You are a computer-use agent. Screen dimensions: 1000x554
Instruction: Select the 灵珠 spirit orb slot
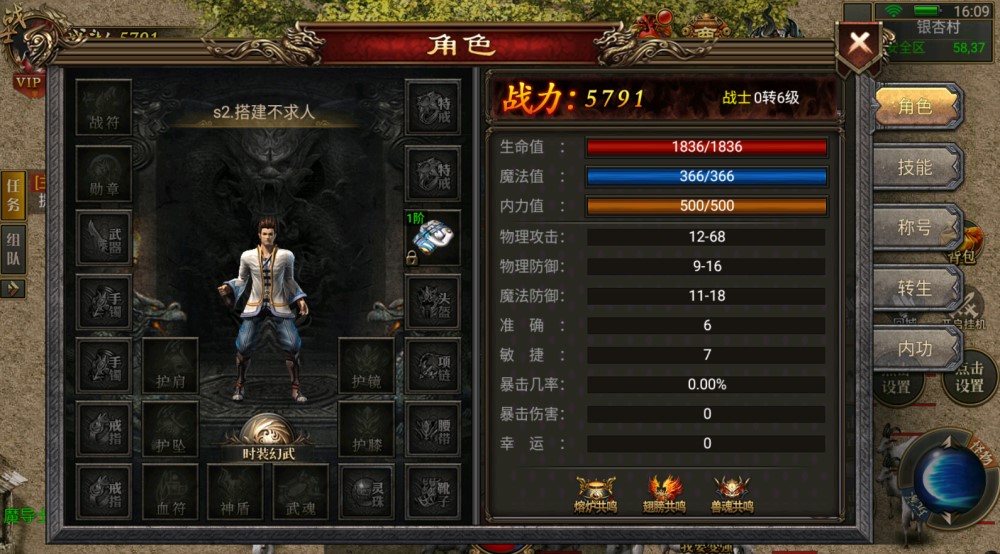coord(366,492)
